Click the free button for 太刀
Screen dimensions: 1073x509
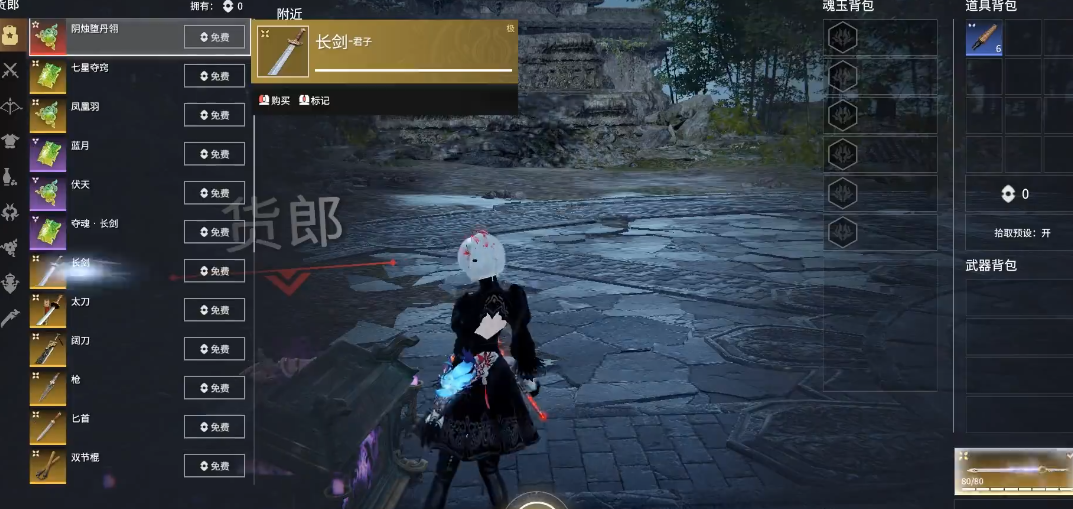214,310
